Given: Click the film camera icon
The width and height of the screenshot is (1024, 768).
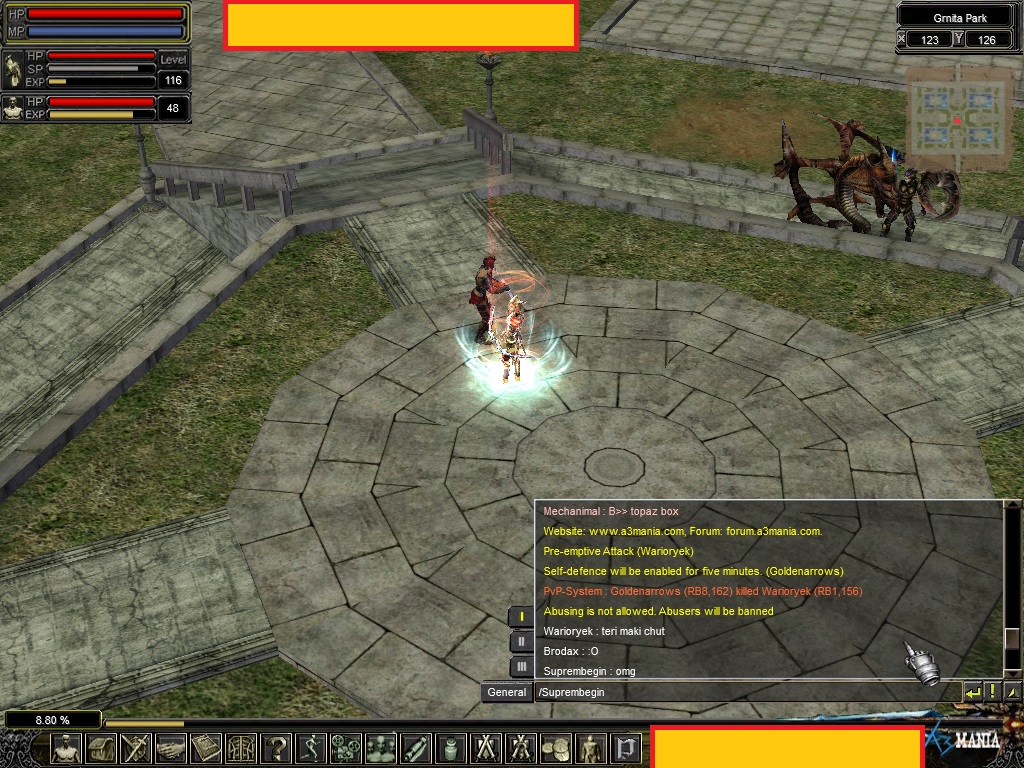Looking at the screenshot, I should click(x=346, y=748).
